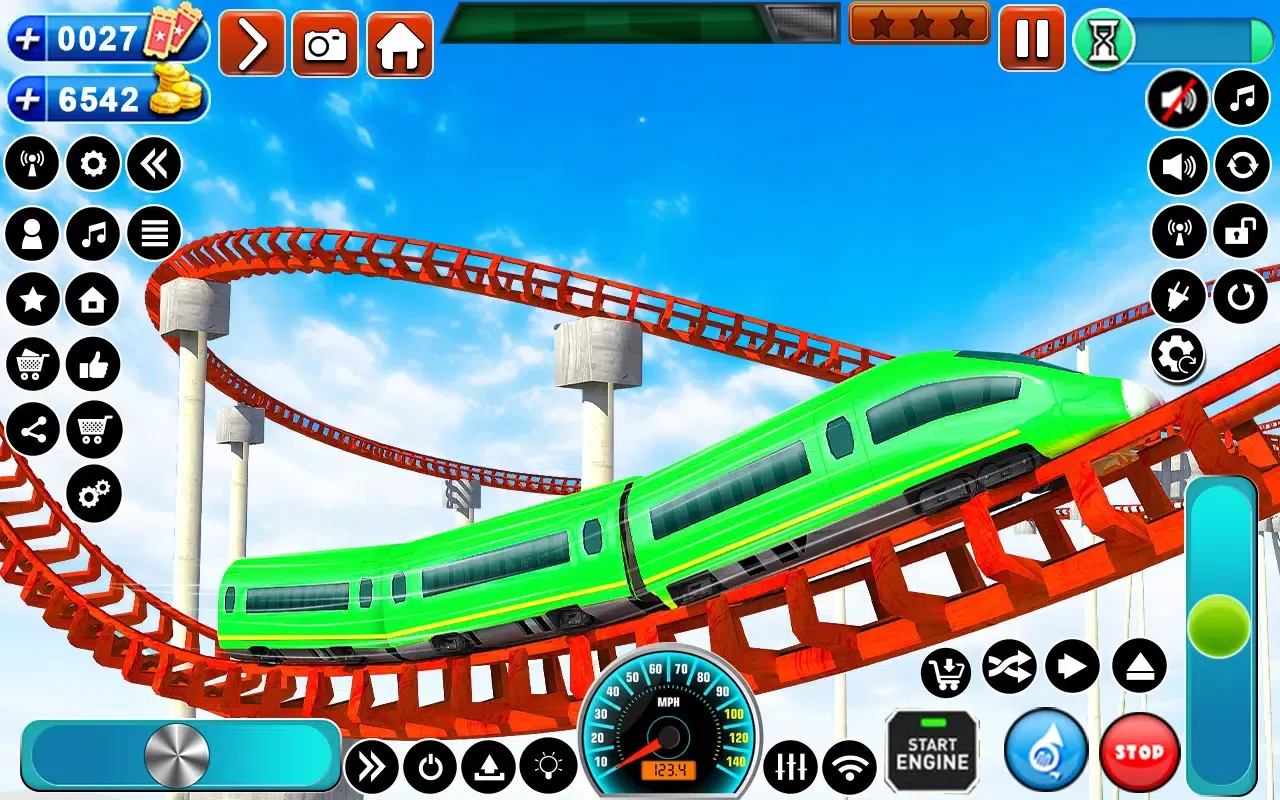Toggle the muted speaker icon
This screenshot has width=1280, height=800.
pyautogui.click(x=1177, y=99)
